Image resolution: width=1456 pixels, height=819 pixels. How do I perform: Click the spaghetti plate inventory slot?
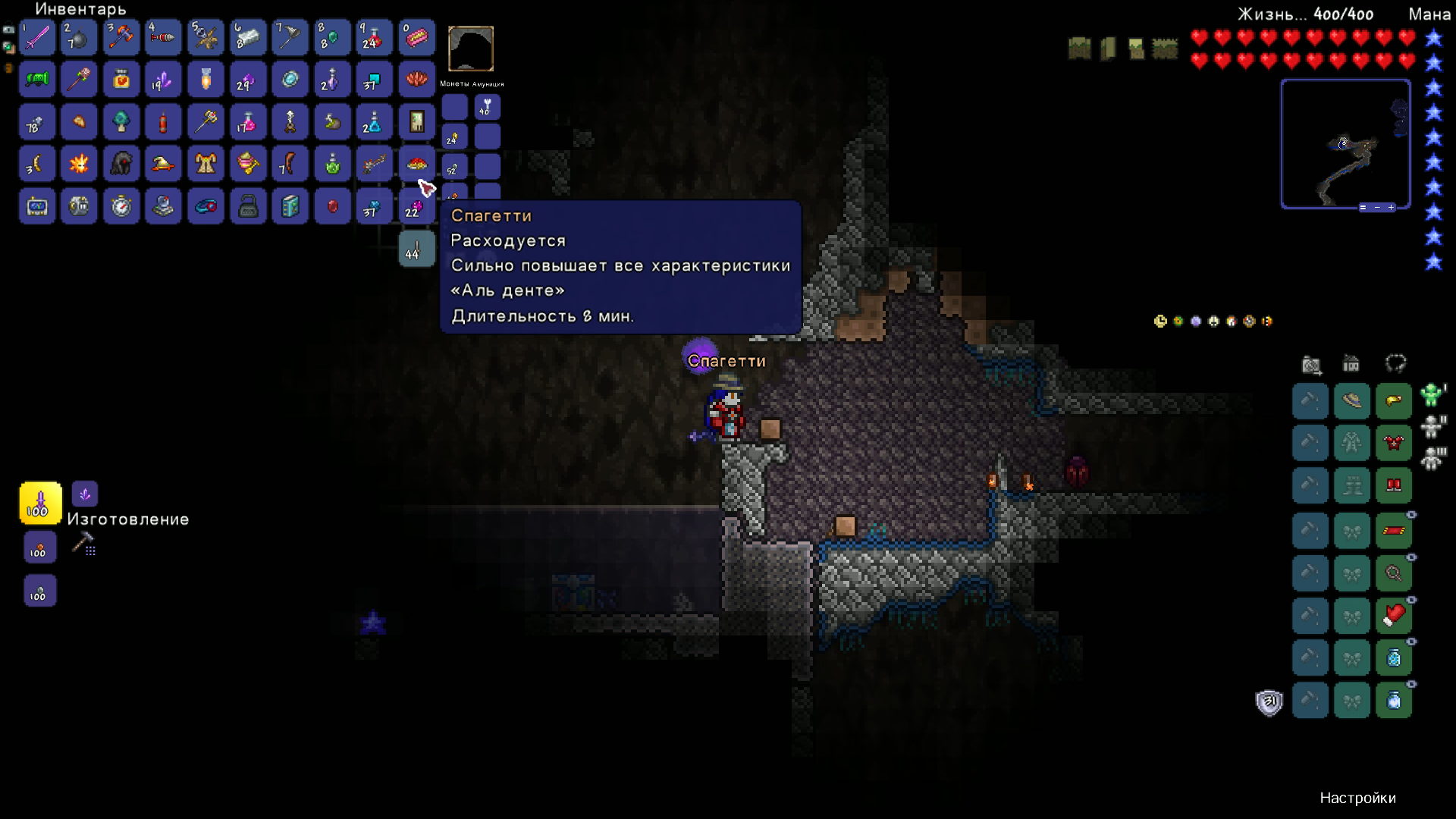click(x=416, y=164)
